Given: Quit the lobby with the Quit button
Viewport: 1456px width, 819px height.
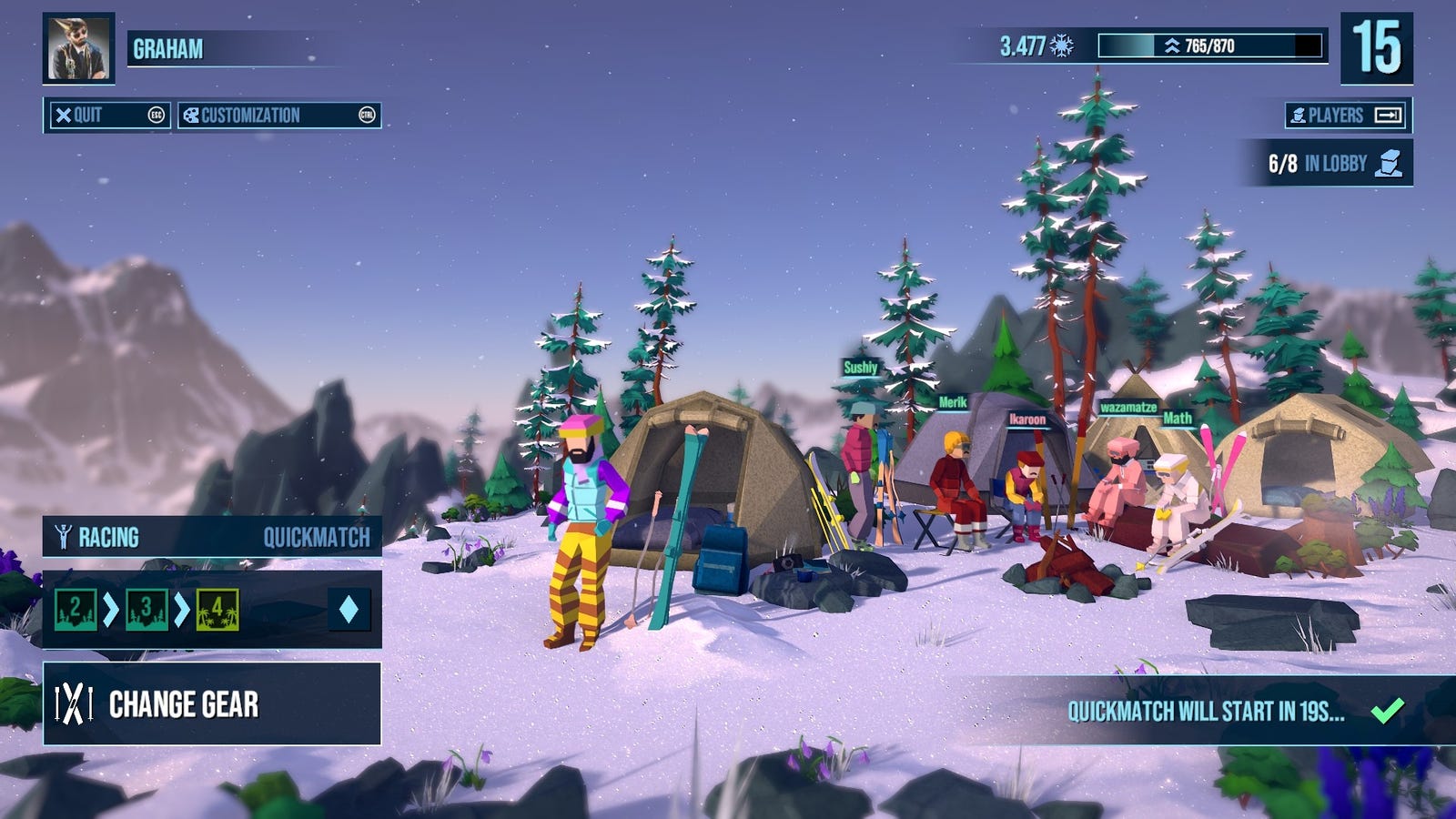Looking at the screenshot, I should coord(107,116).
